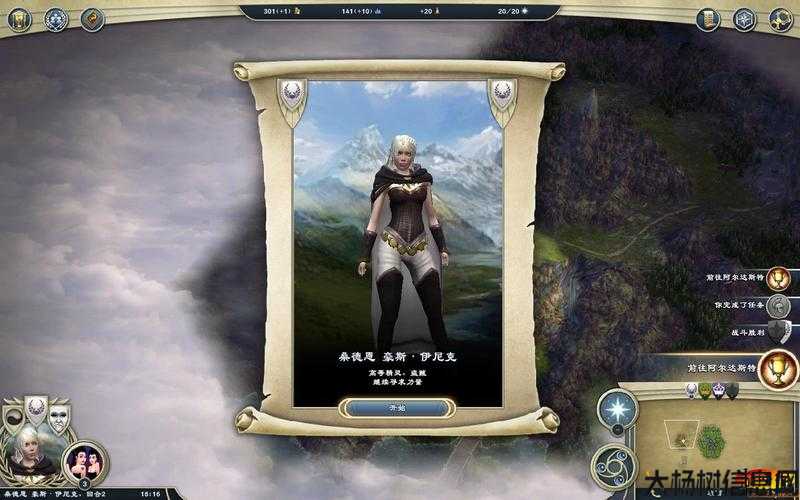Open the book icon in top bar
This screenshot has width=800, height=500.
pos(708,19)
